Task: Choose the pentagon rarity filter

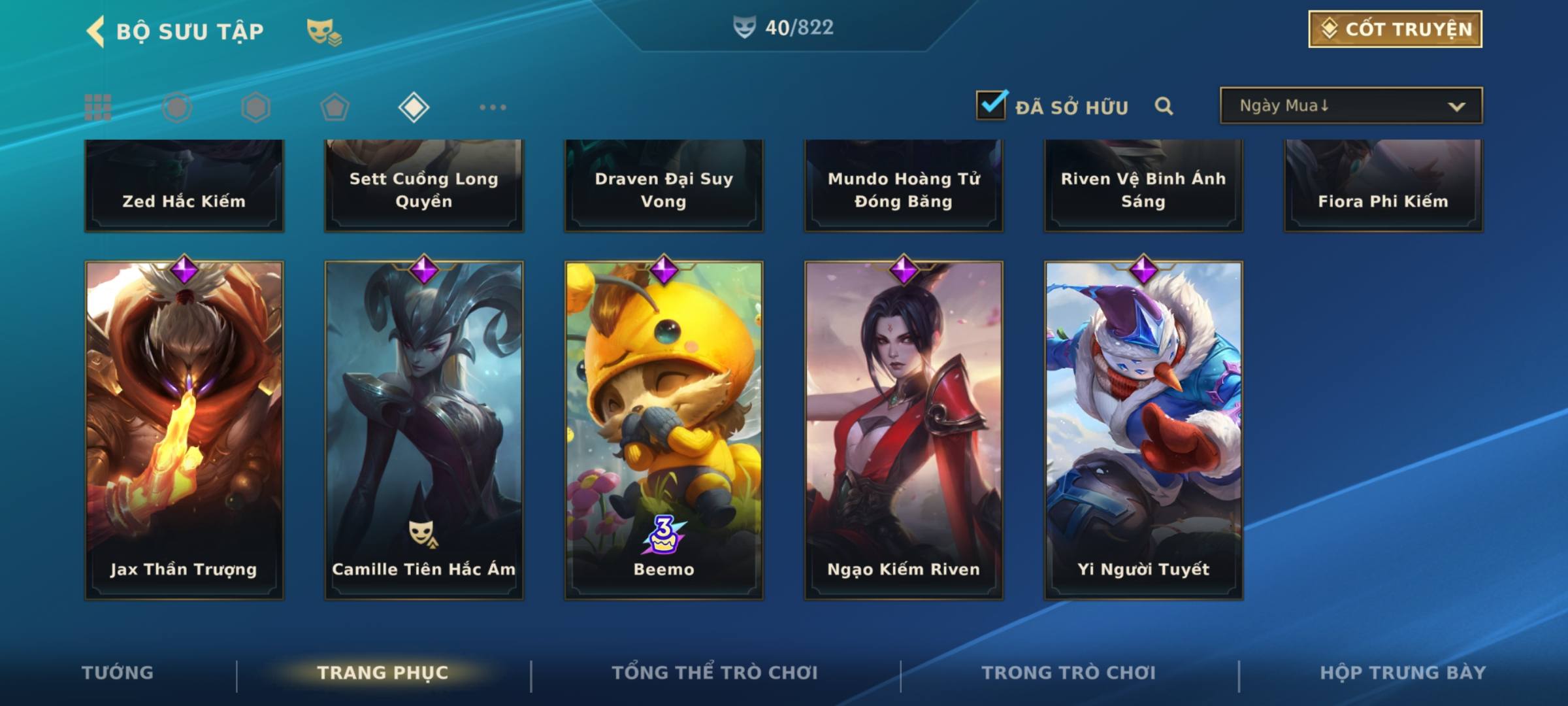Action: point(335,107)
